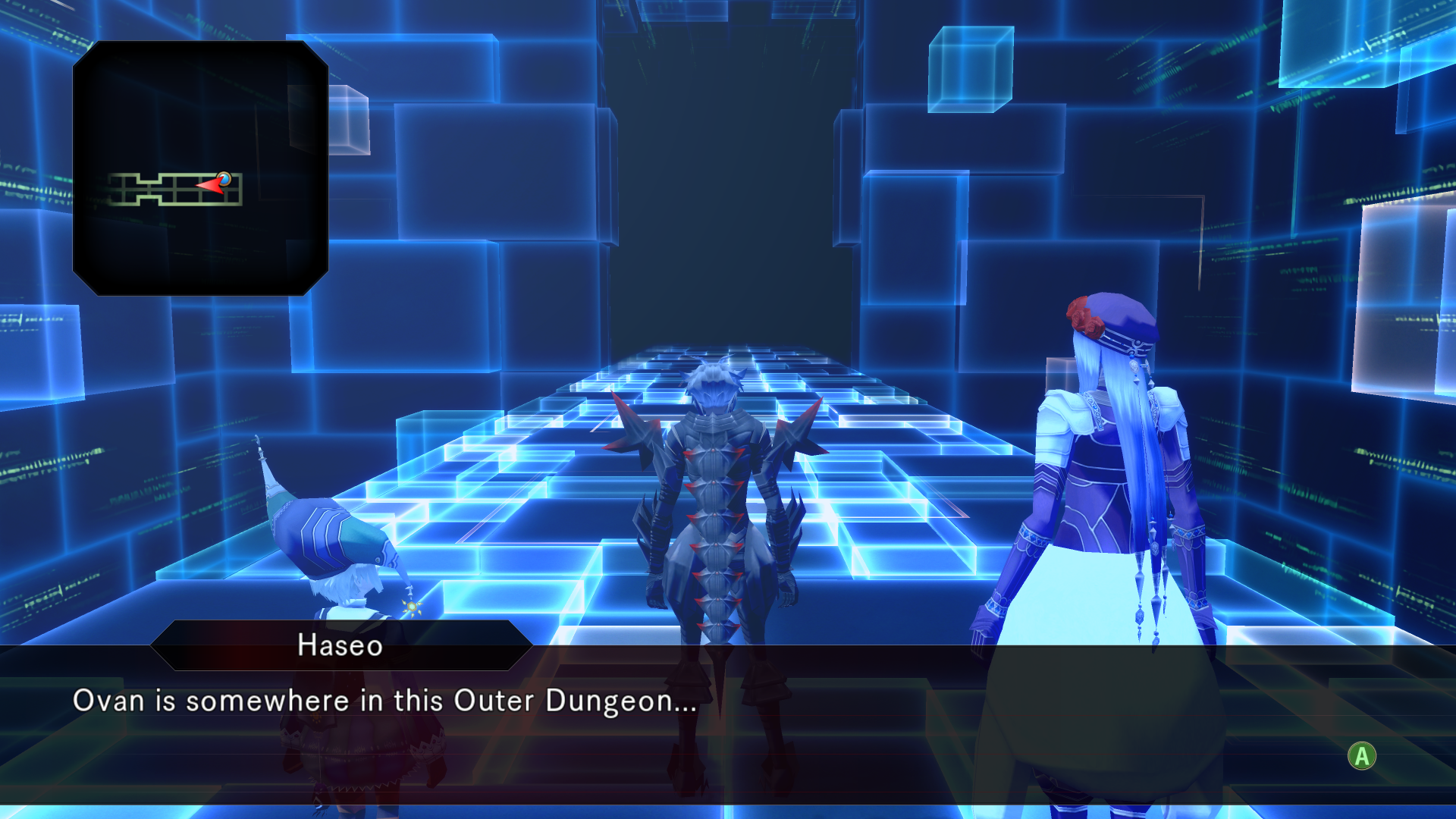Advance the Outer Dungeon dialogue box
Viewport: 1456px width, 819px height.
click(x=1361, y=756)
